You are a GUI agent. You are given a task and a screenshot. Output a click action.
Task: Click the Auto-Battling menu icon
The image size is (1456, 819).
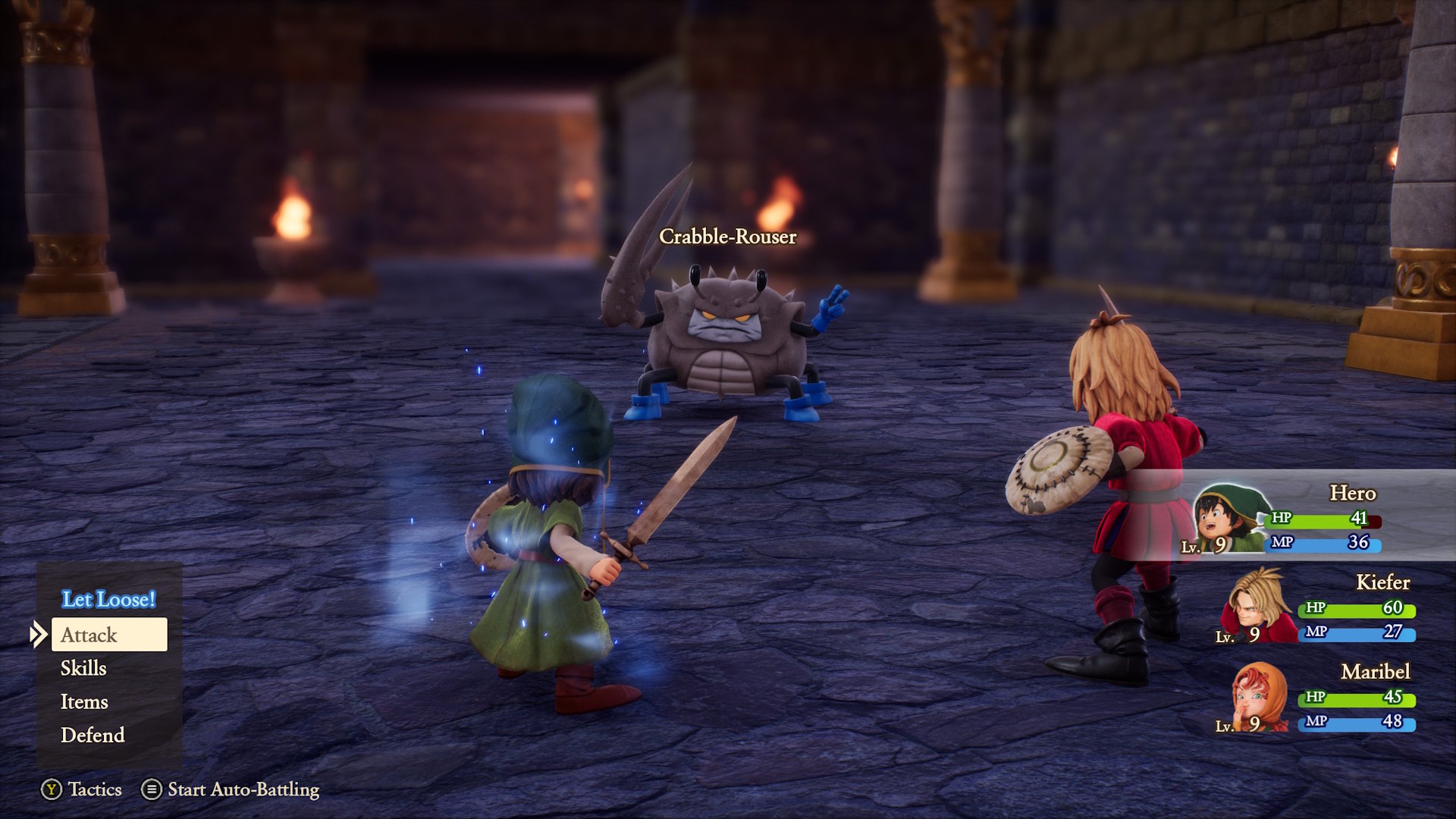(151, 789)
